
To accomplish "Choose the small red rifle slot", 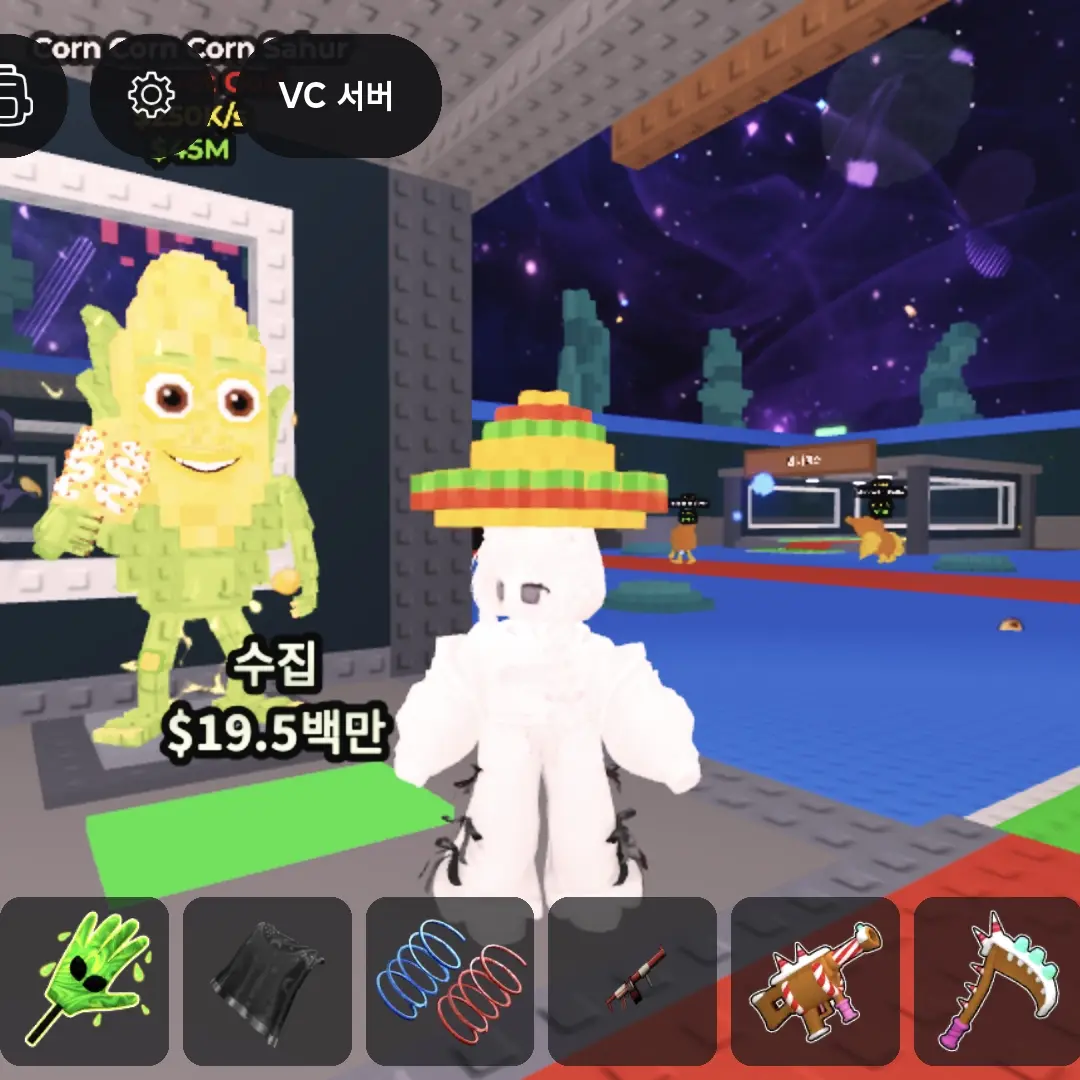I will point(632,981).
